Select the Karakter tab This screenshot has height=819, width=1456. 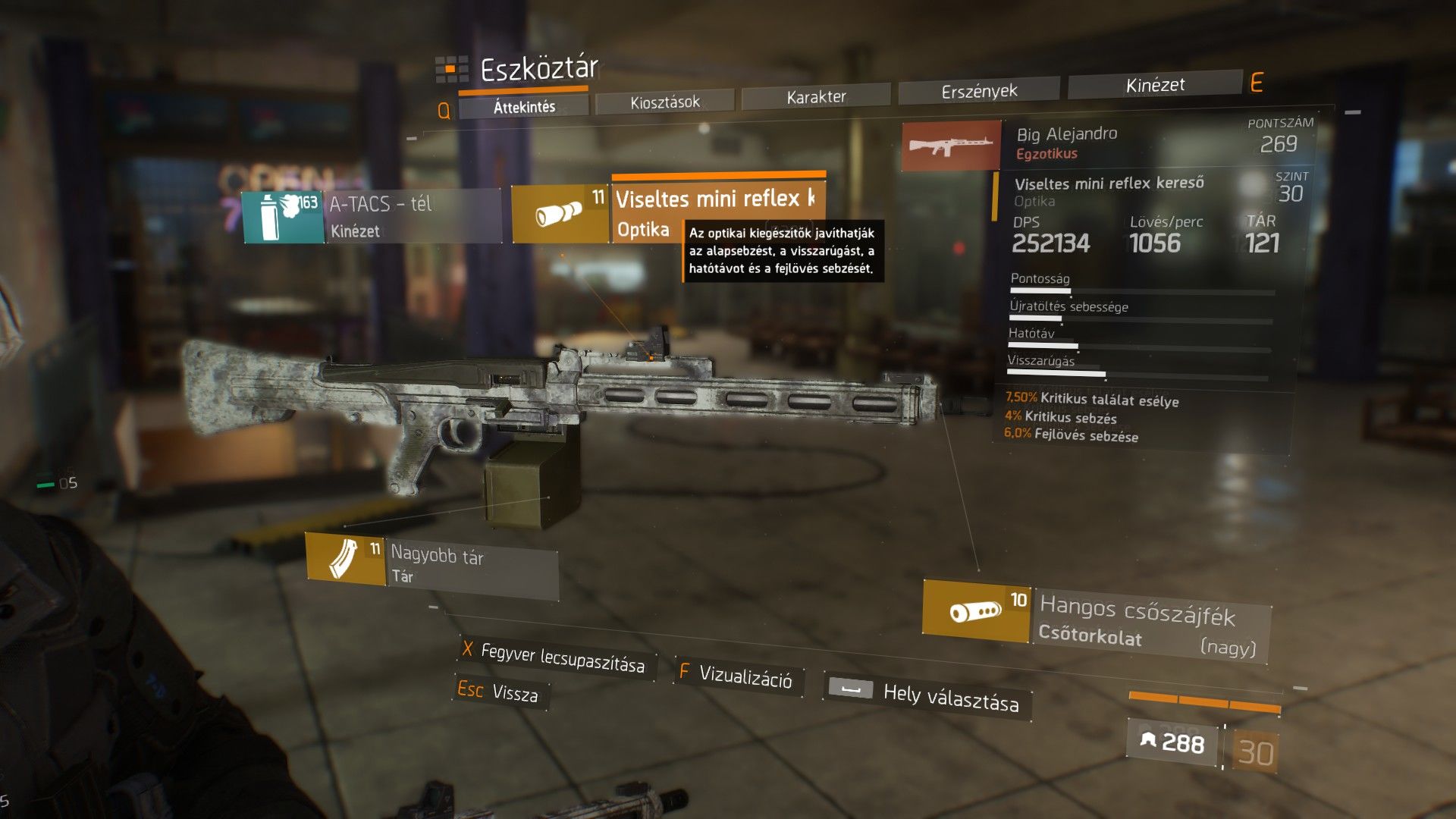coord(816,96)
